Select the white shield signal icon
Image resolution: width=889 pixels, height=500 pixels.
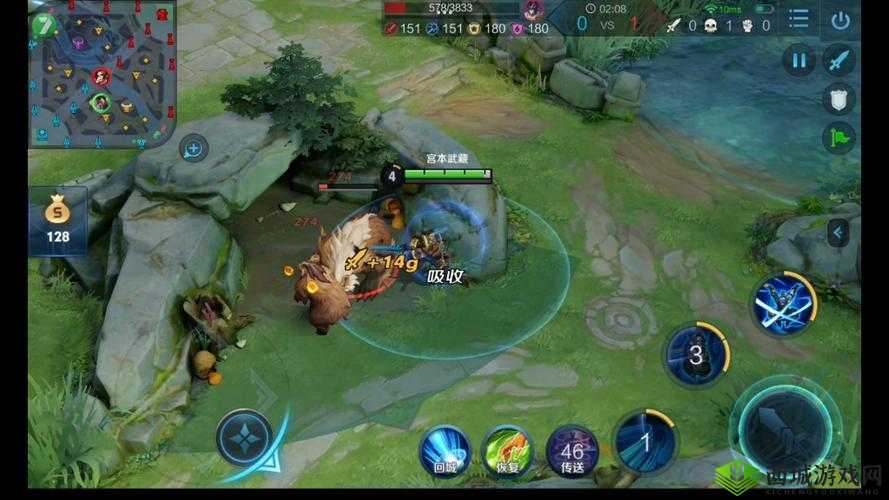pos(838,98)
